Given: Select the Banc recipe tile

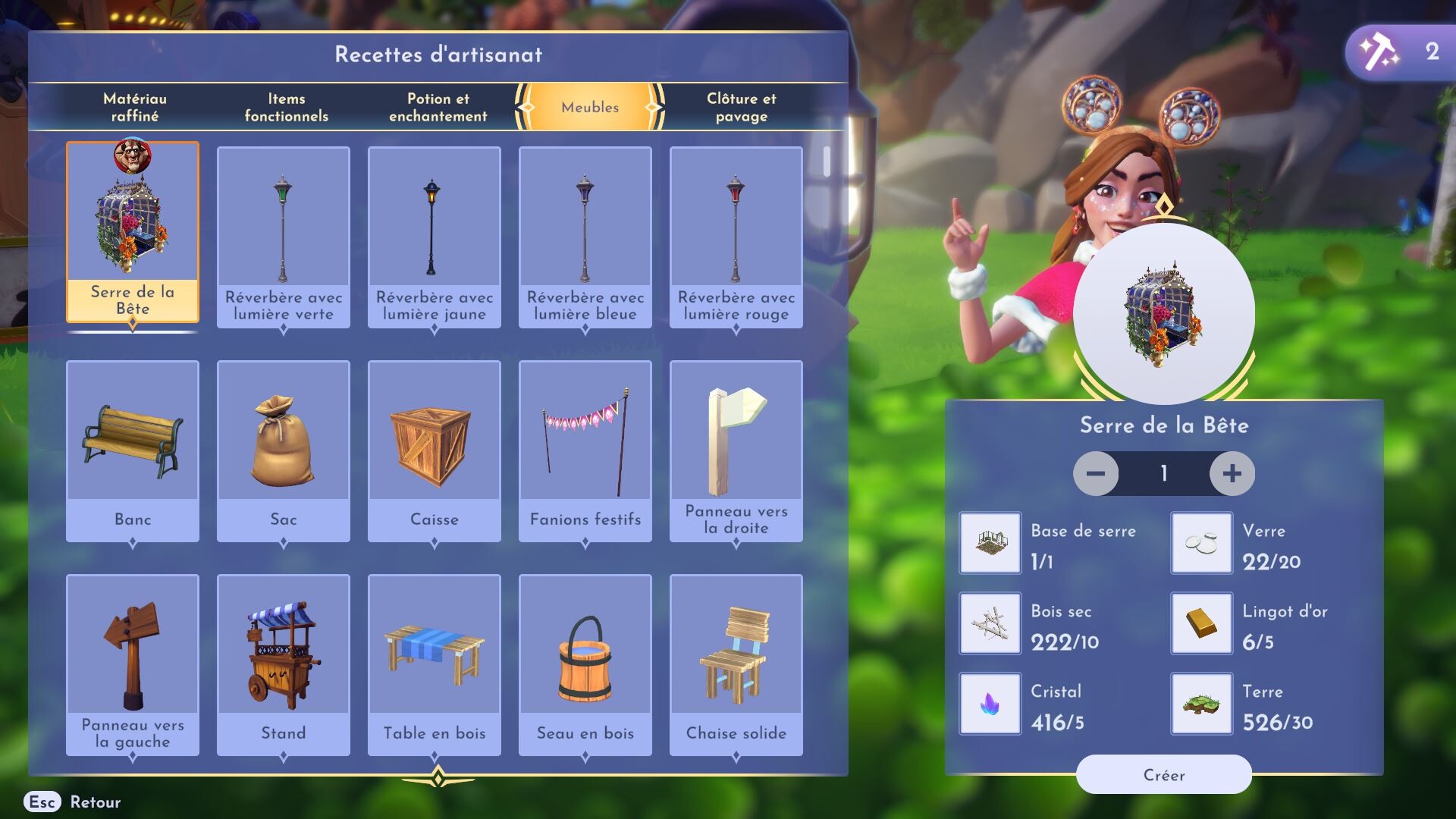Looking at the screenshot, I should [x=133, y=450].
